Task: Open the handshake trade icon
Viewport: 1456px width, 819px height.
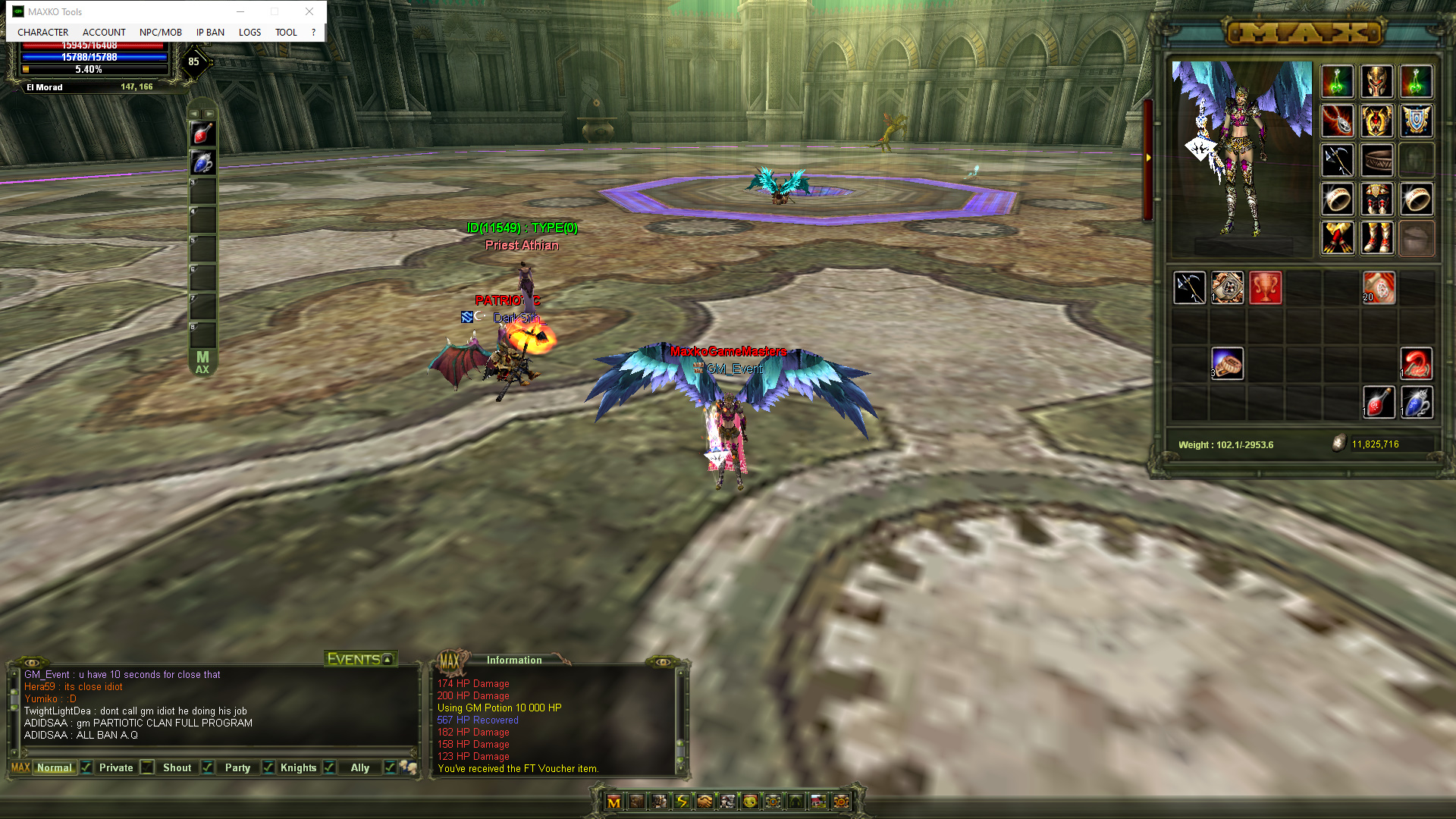Action: [x=704, y=802]
